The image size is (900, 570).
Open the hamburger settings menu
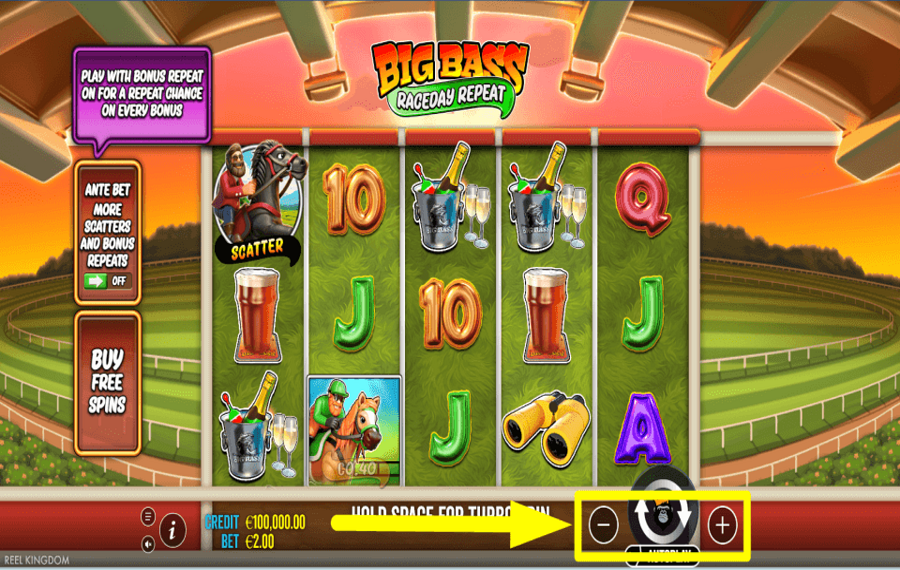[x=148, y=516]
